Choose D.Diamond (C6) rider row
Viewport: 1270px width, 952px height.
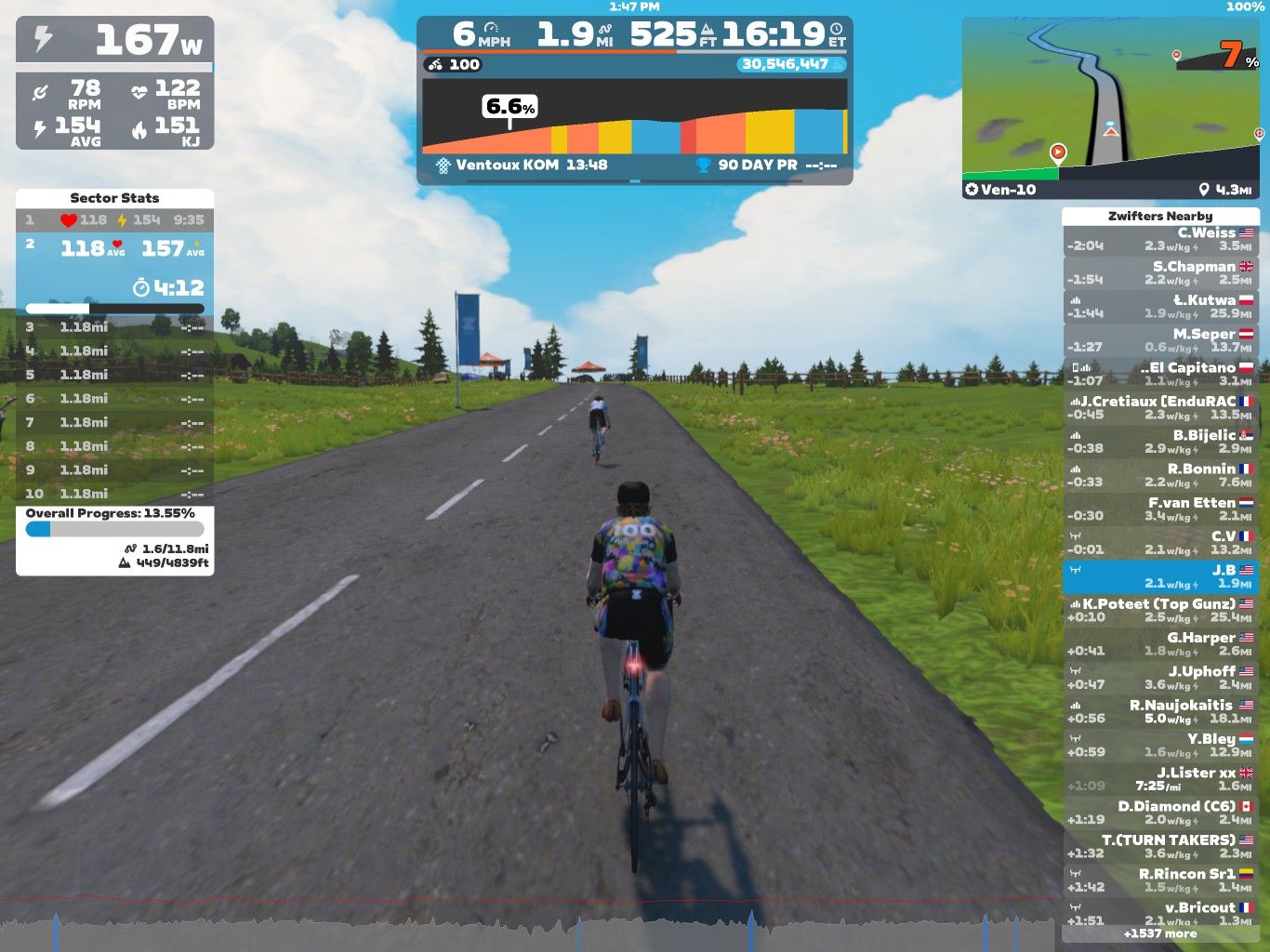pyautogui.click(x=1160, y=813)
